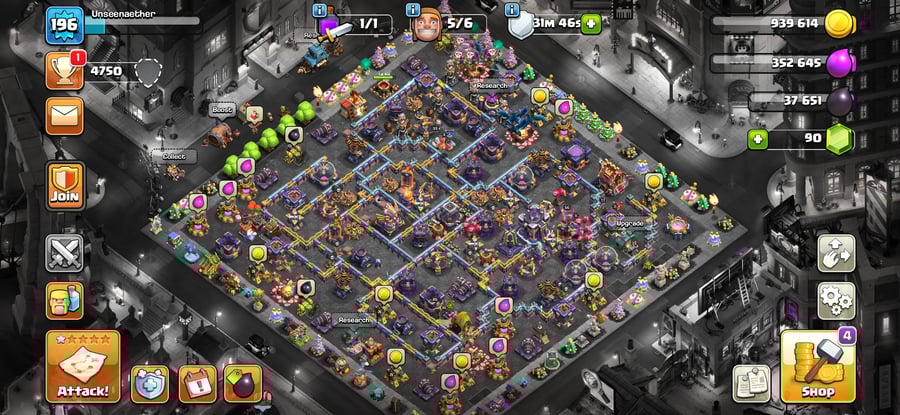Add shield time with the green plus

591,23
